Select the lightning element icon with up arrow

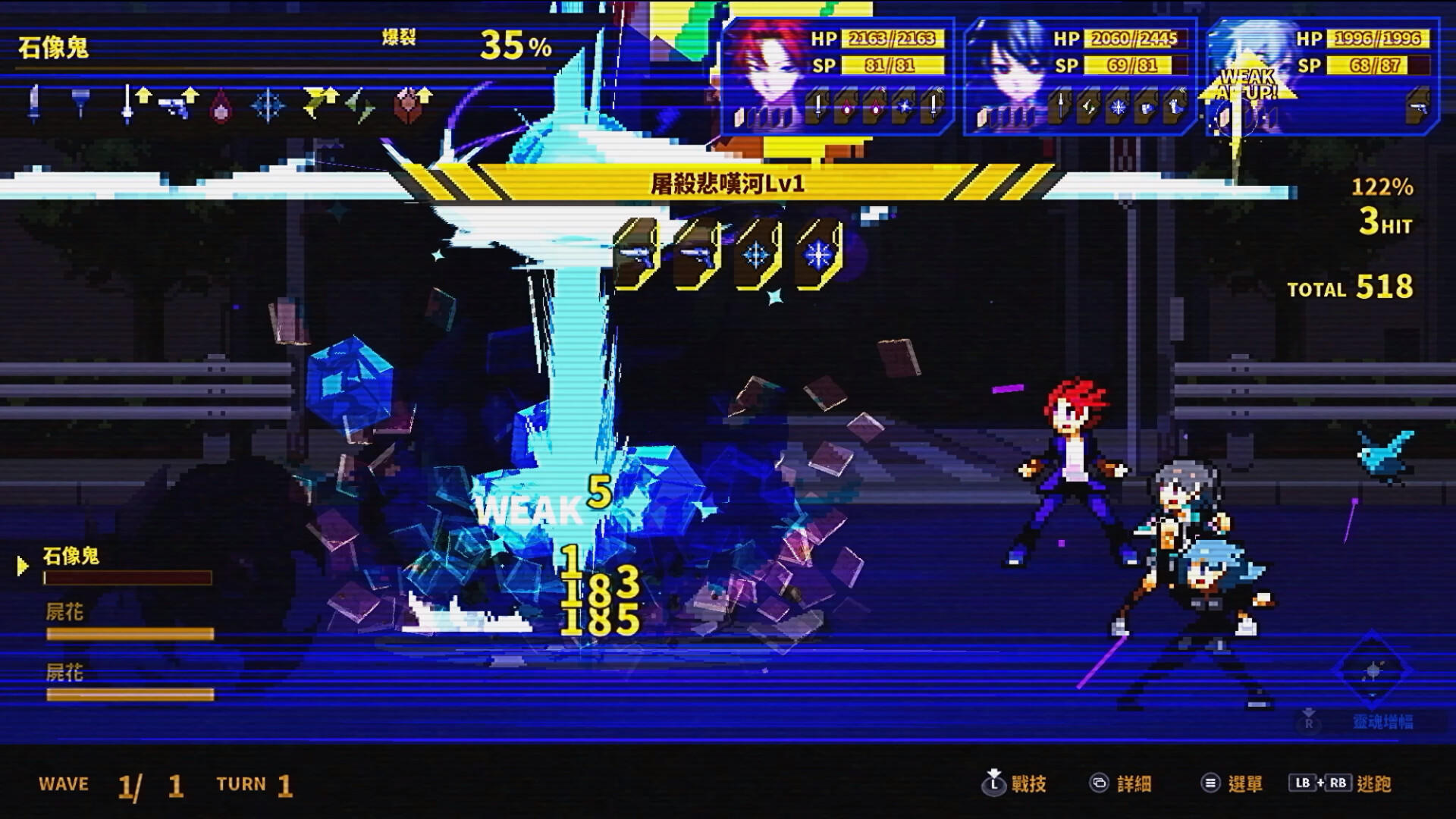pyautogui.click(x=318, y=102)
